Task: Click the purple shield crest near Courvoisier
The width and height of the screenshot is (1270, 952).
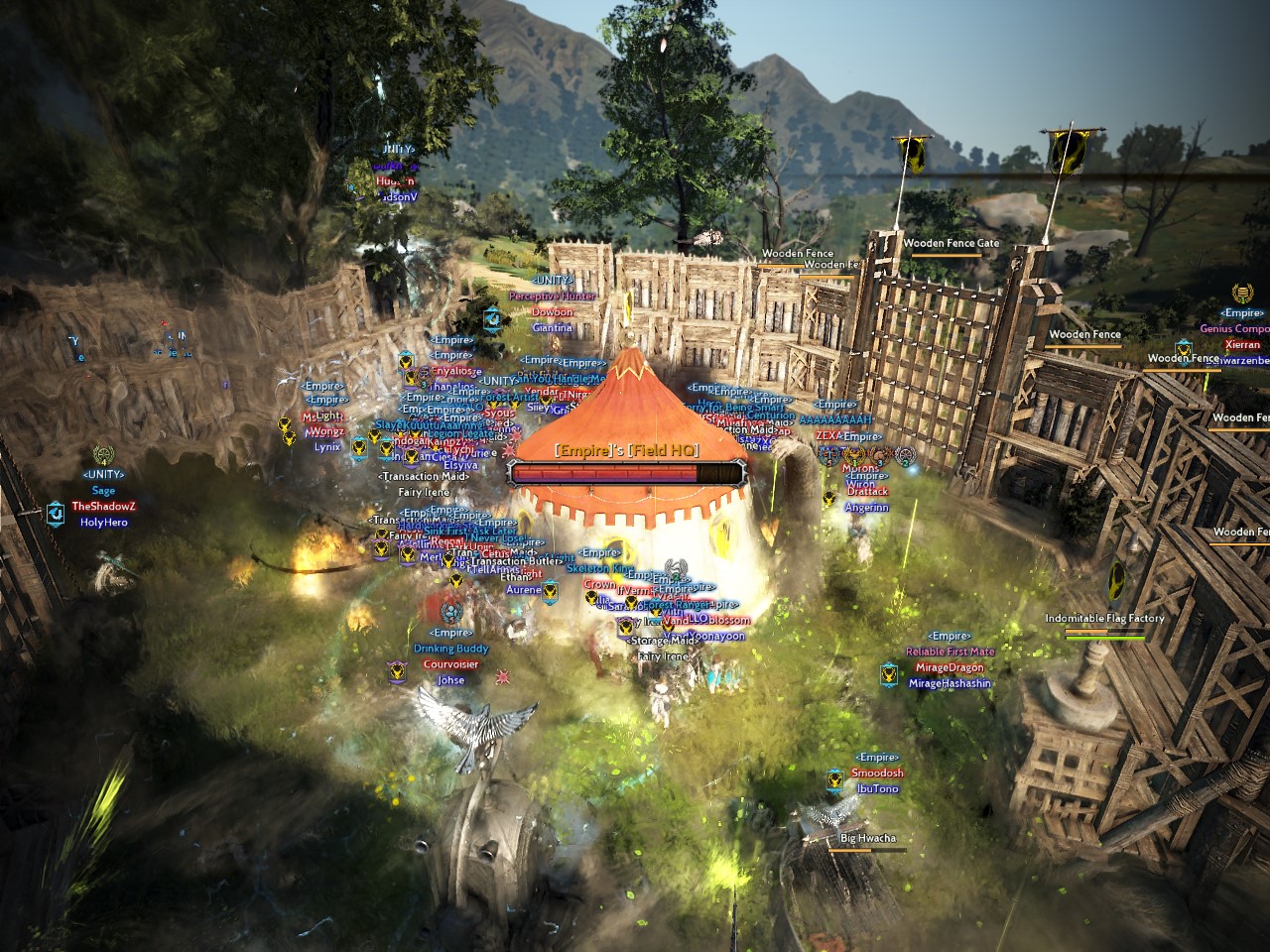Action: click(x=397, y=669)
